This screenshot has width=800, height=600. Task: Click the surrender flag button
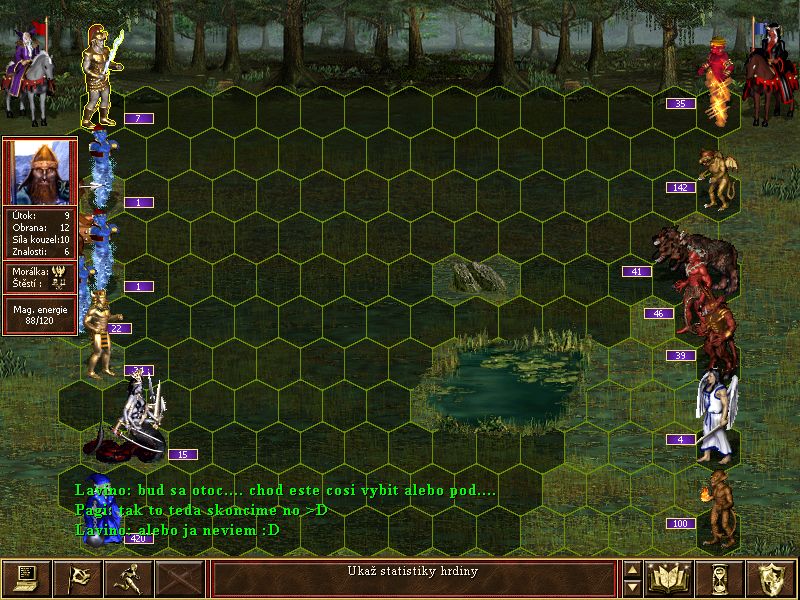click(x=77, y=578)
